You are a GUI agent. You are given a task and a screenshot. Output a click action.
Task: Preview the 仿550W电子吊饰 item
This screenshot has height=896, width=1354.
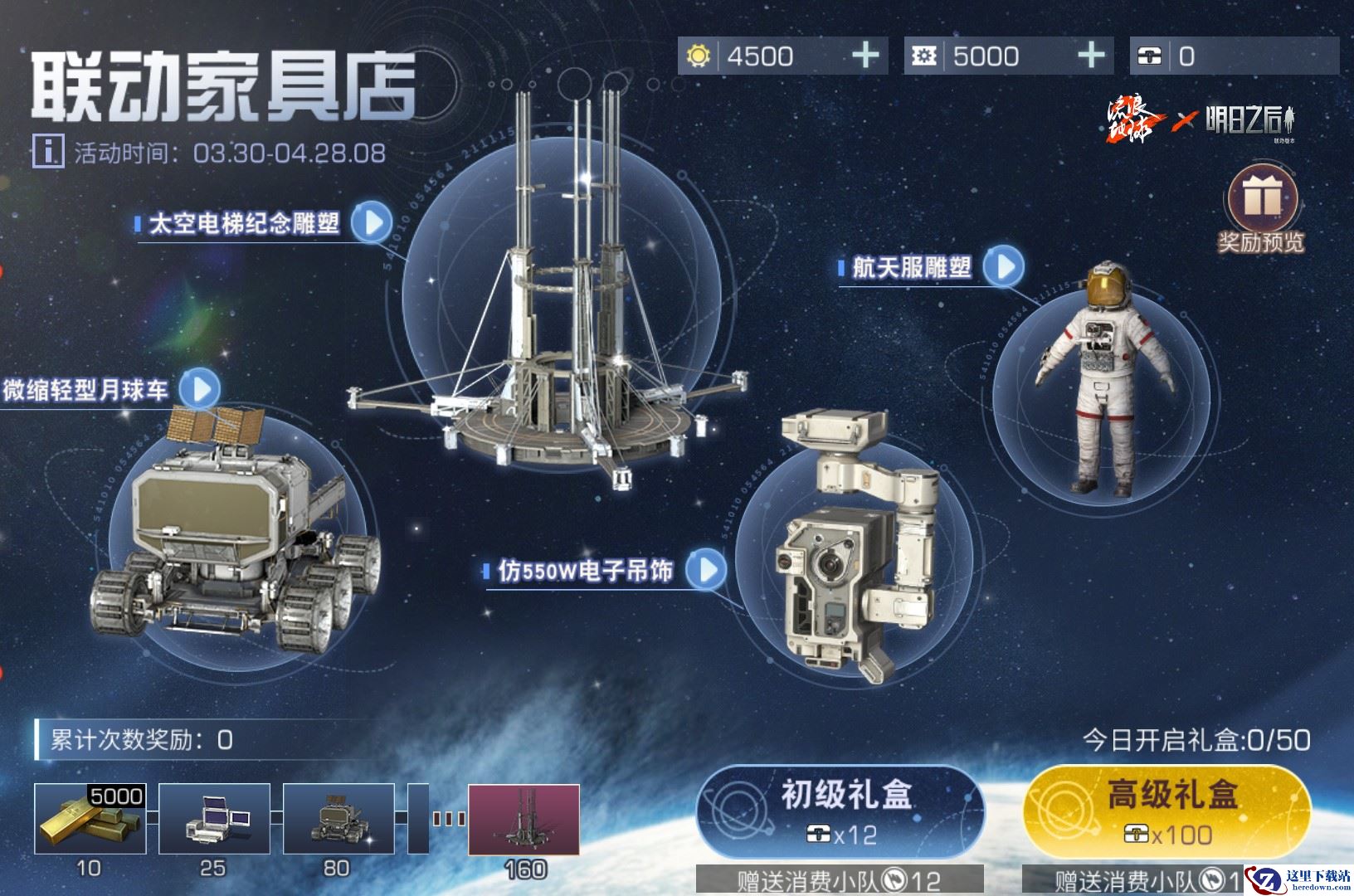(x=707, y=570)
